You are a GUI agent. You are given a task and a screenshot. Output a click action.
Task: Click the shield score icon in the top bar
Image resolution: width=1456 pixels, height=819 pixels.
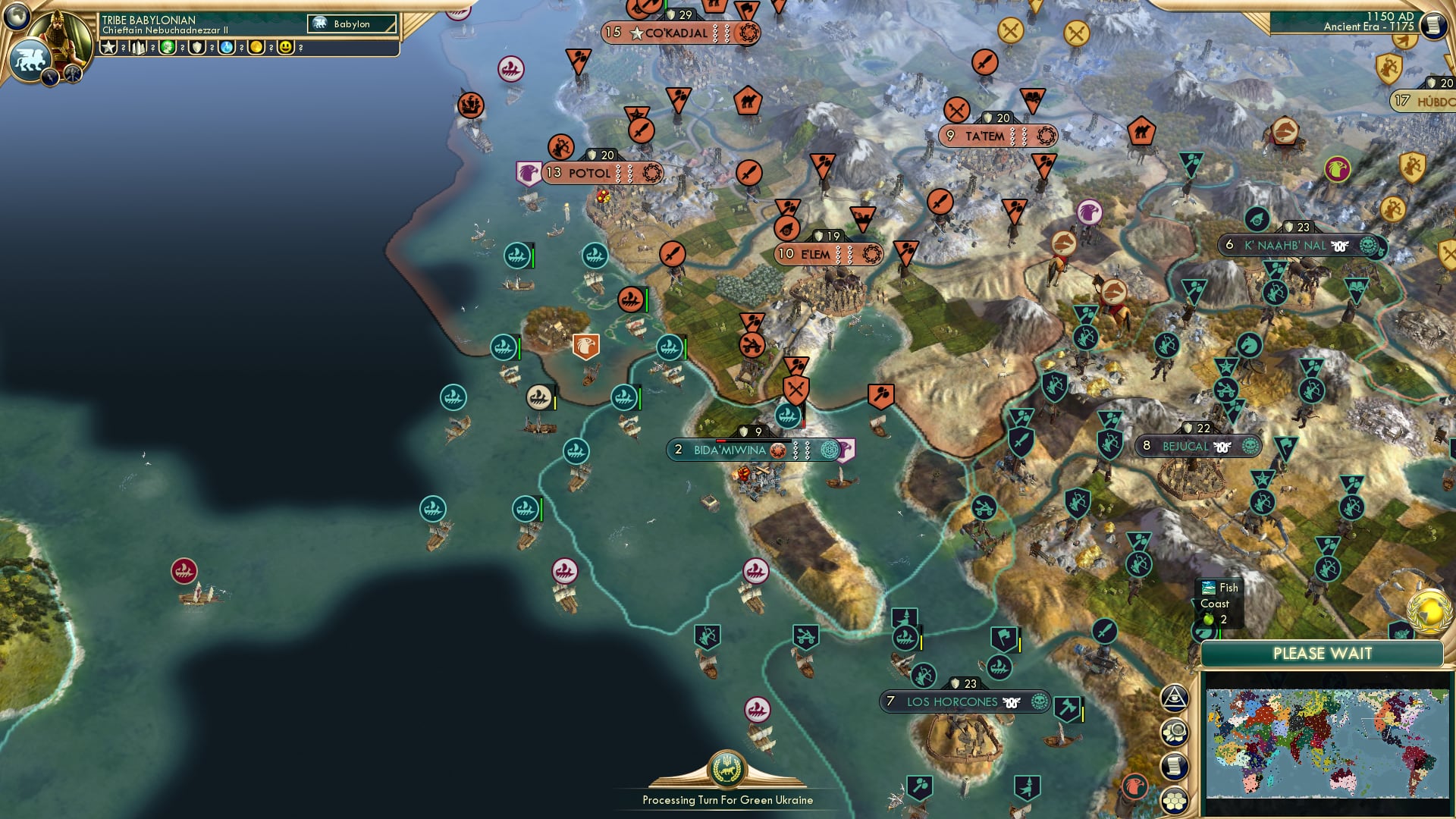(196, 47)
